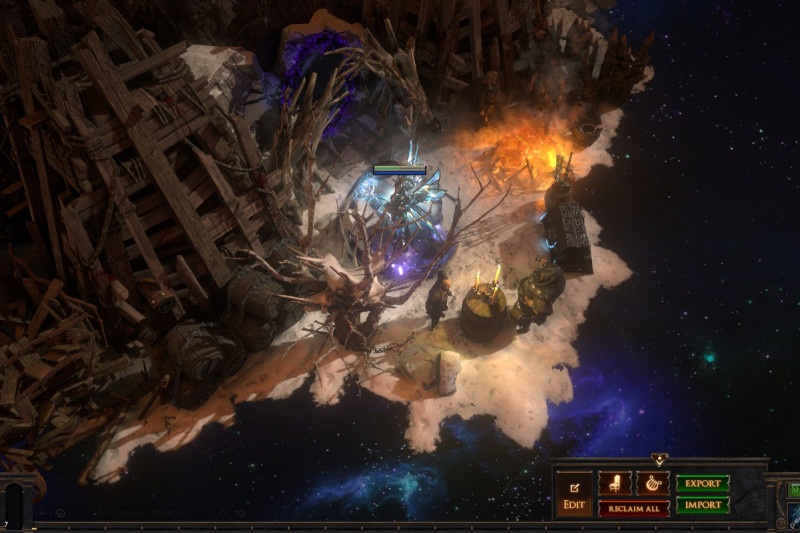This screenshot has width=800, height=533.
Task: Open the chair decorations button
Action: coord(614,484)
